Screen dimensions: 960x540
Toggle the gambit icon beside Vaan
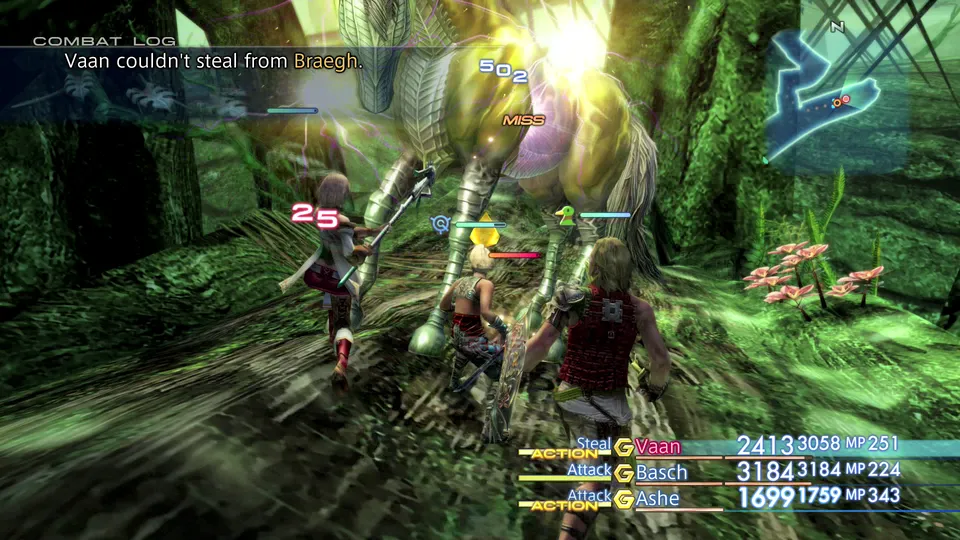624,447
